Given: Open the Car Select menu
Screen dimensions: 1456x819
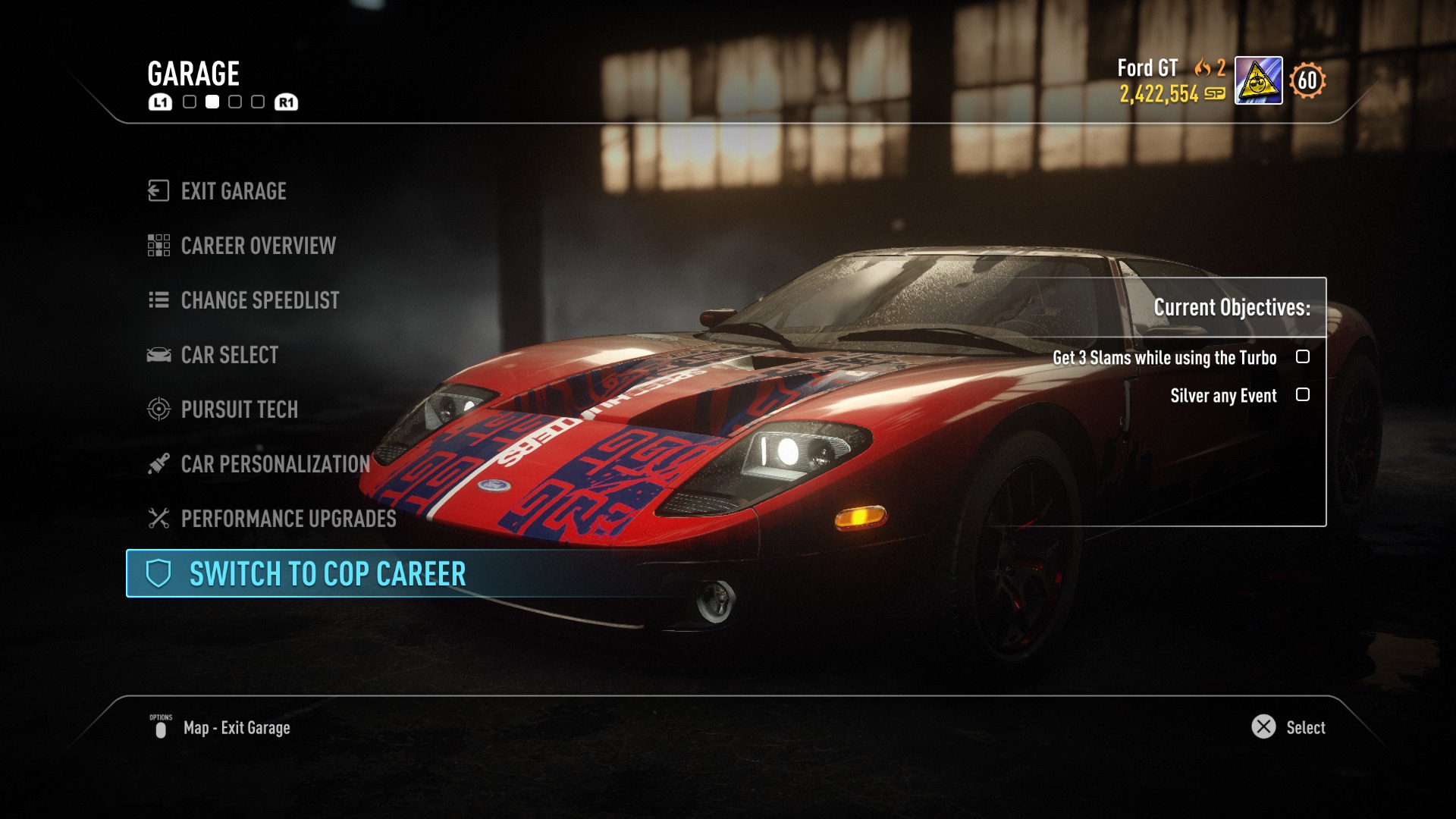Looking at the screenshot, I should (x=229, y=355).
